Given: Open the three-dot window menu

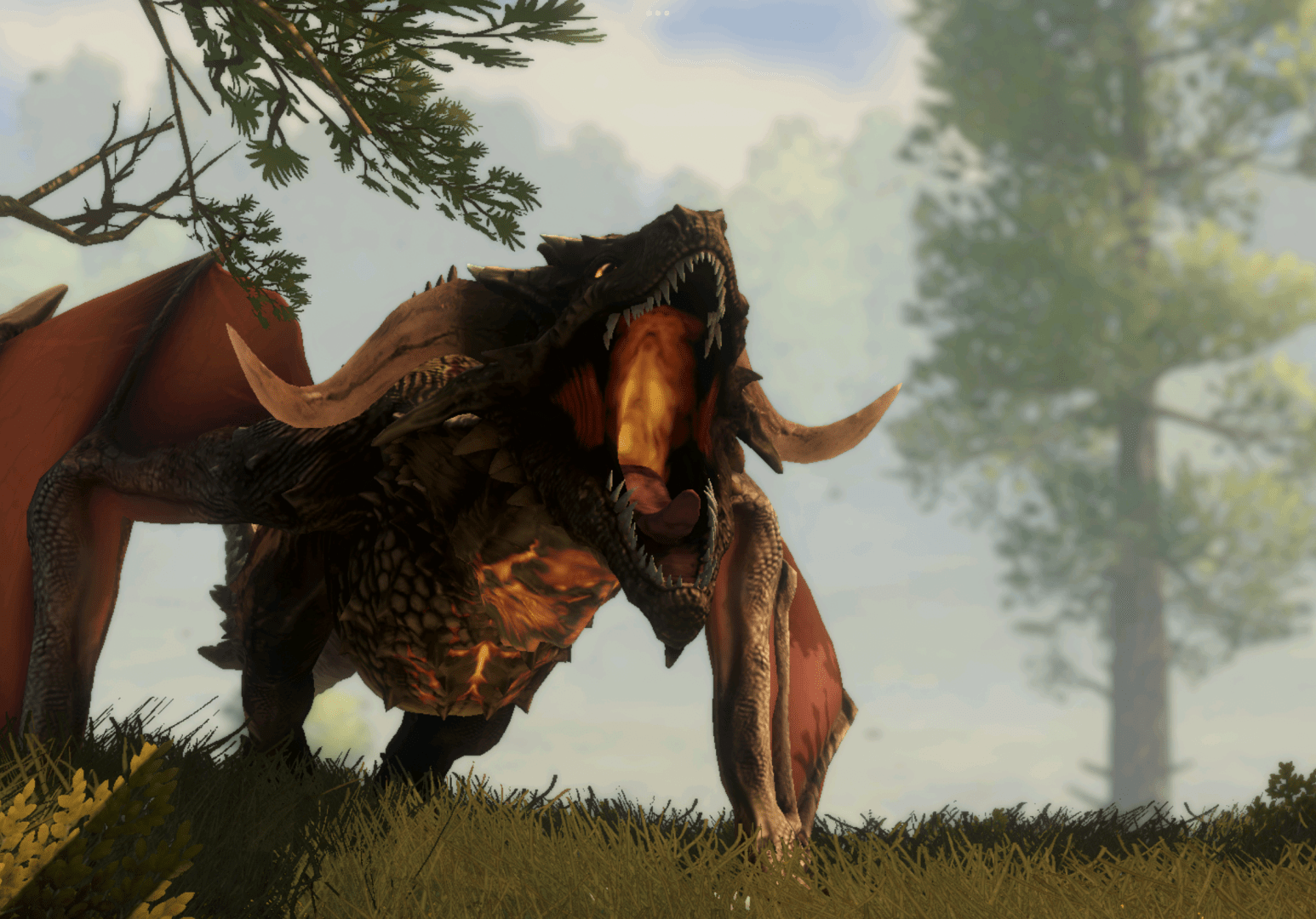Looking at the screenshot, I should tap(657, 14).
